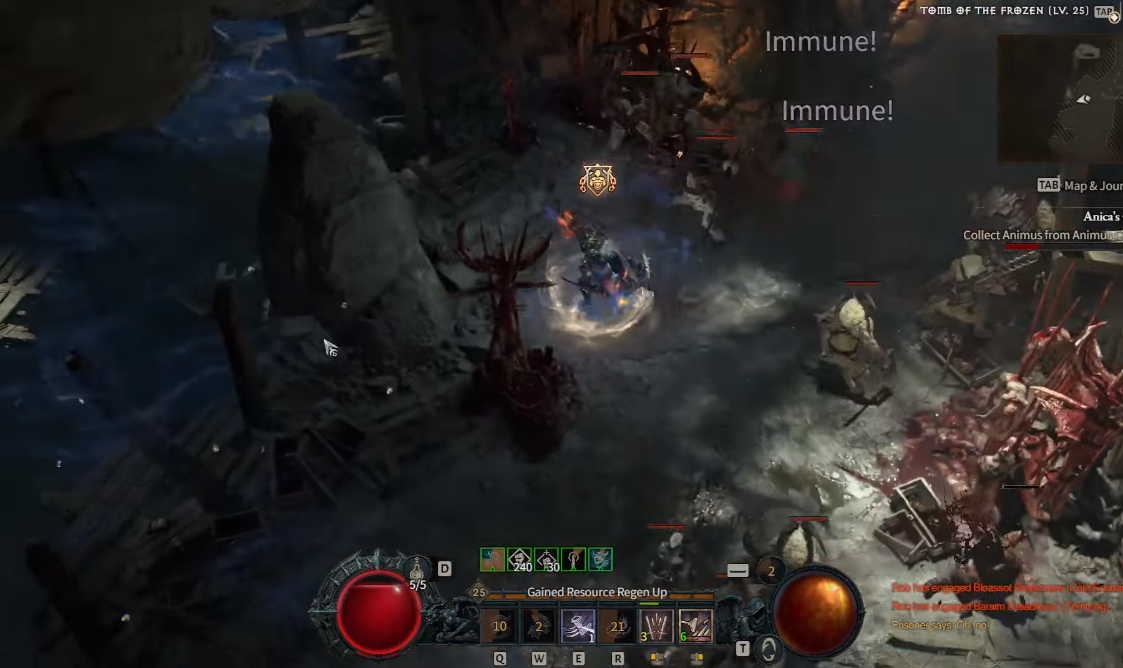Viewport: 1123px width, 668px height.
Task: Open the minimap
Action: coord(1060,98)
